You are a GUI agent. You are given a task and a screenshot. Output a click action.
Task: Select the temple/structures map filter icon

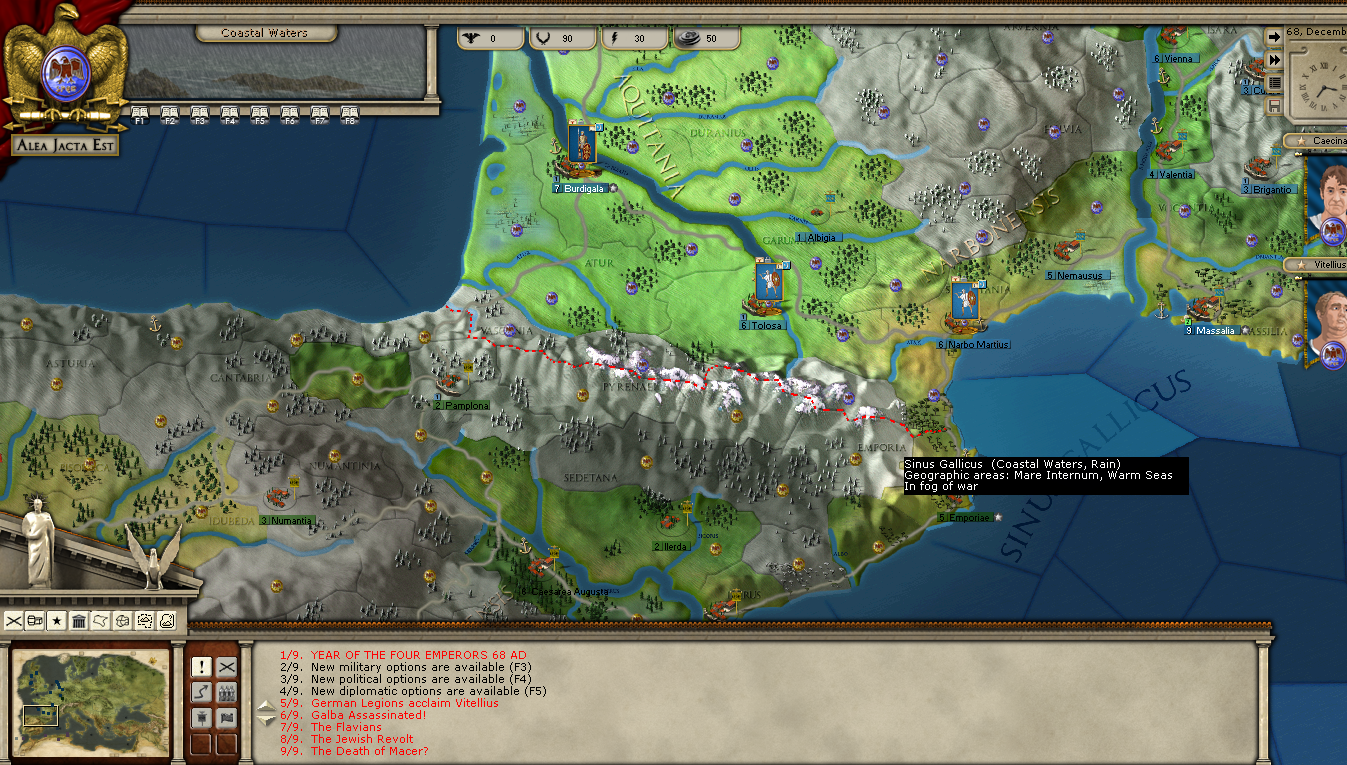pos(79,620)
